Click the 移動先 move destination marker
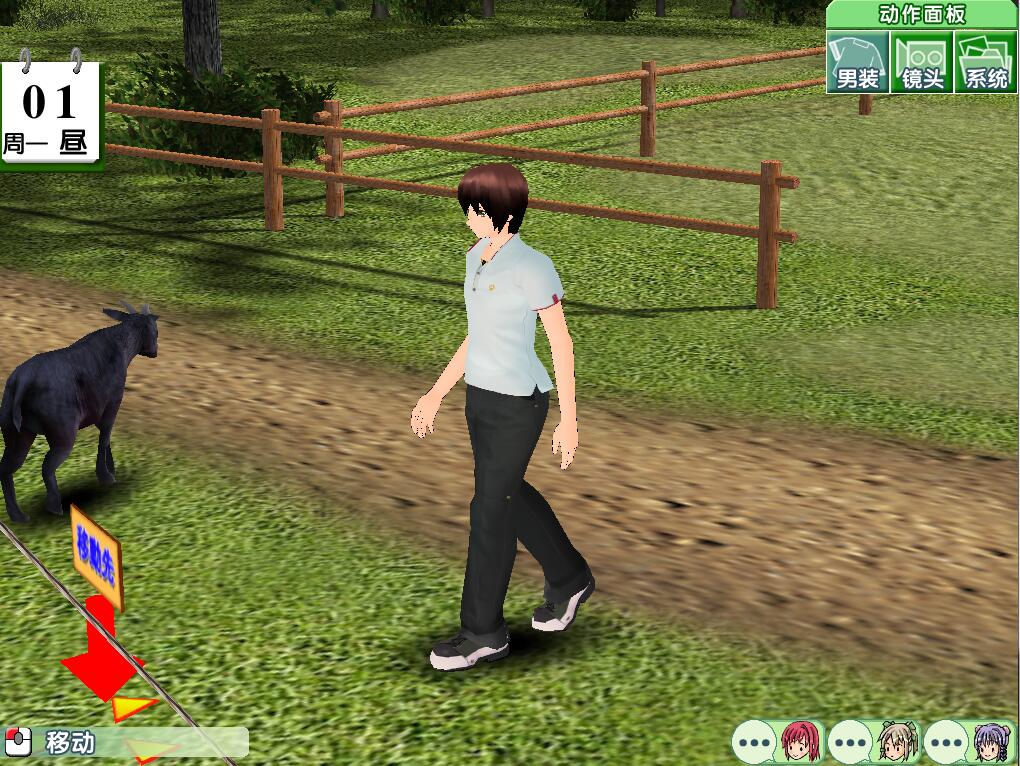Viewport: 1020px width, 766px height. click(x=96, y=558)
